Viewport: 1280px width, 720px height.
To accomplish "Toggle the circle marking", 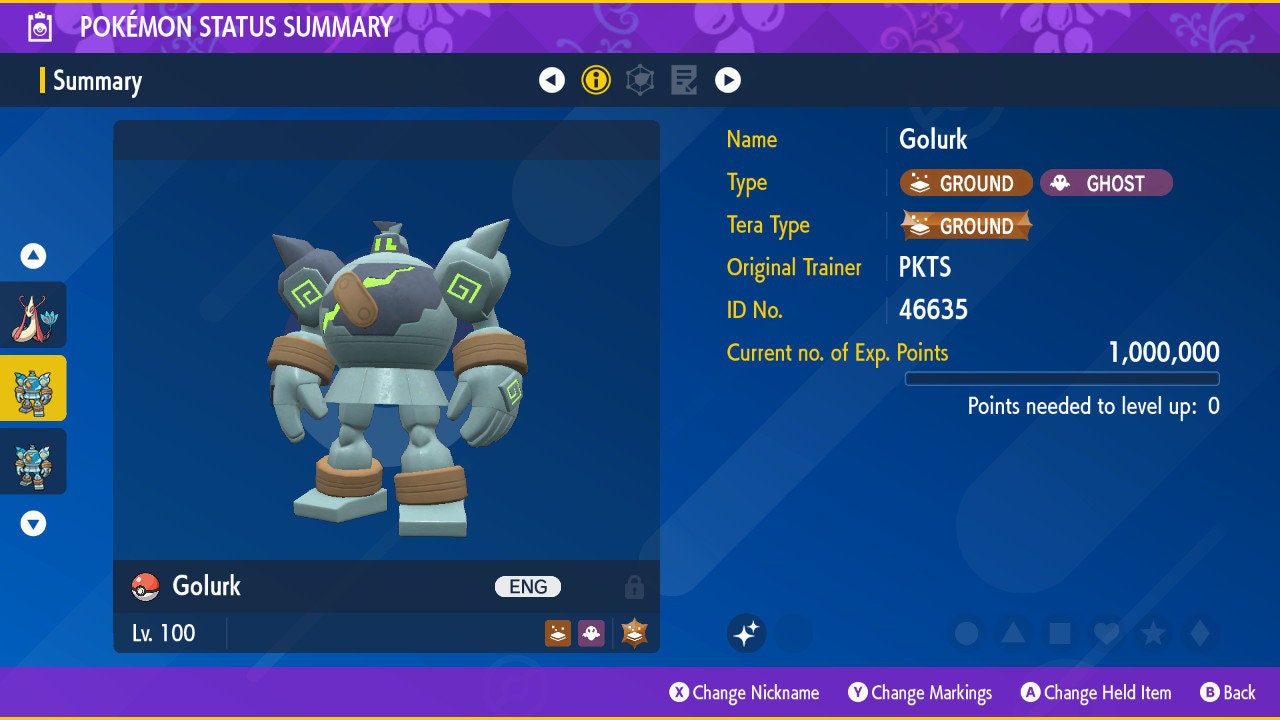I will tap(966, 633).
